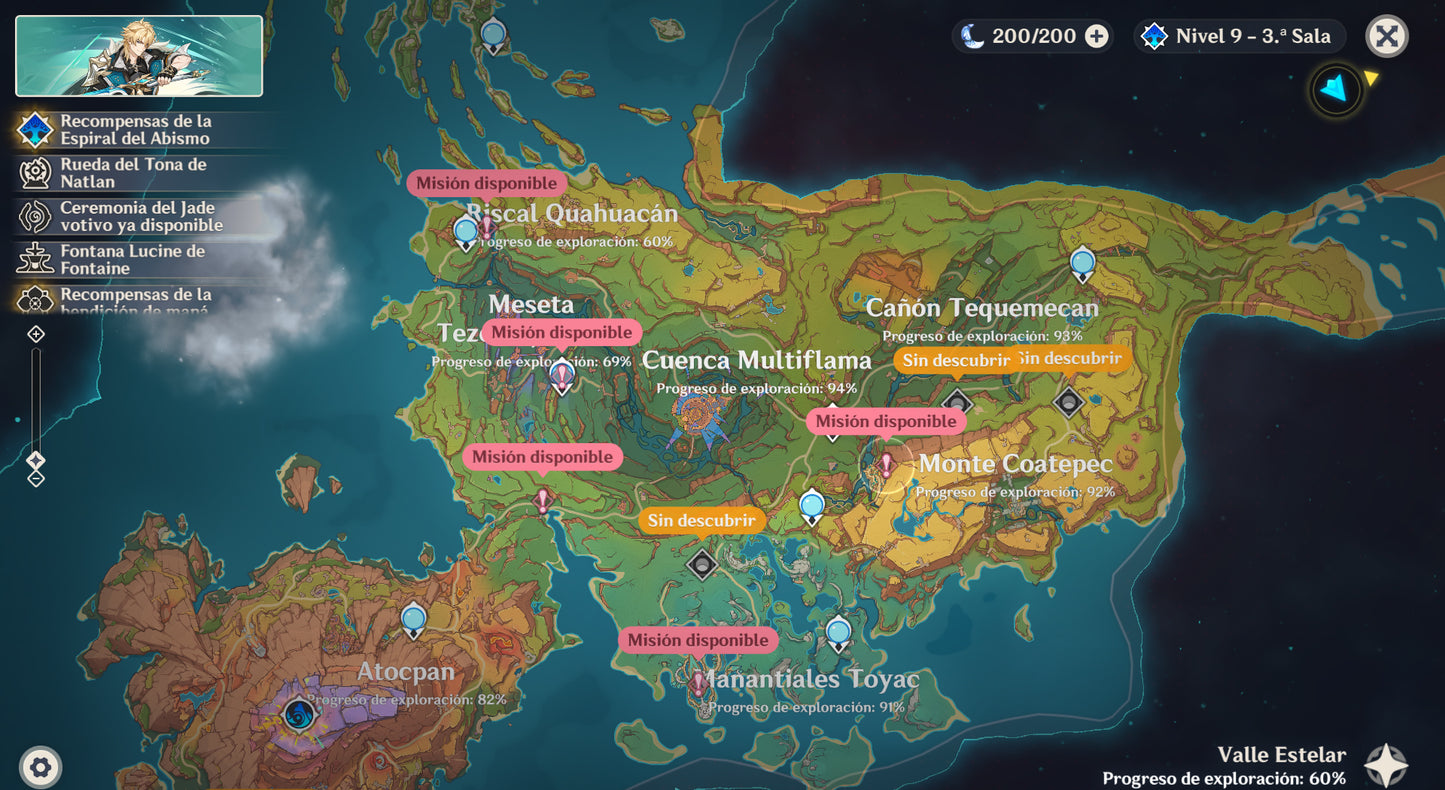Select the quest marker under Meseta label
The height and width of the screenshot is (790, 1445).
[x=562, y=376]
